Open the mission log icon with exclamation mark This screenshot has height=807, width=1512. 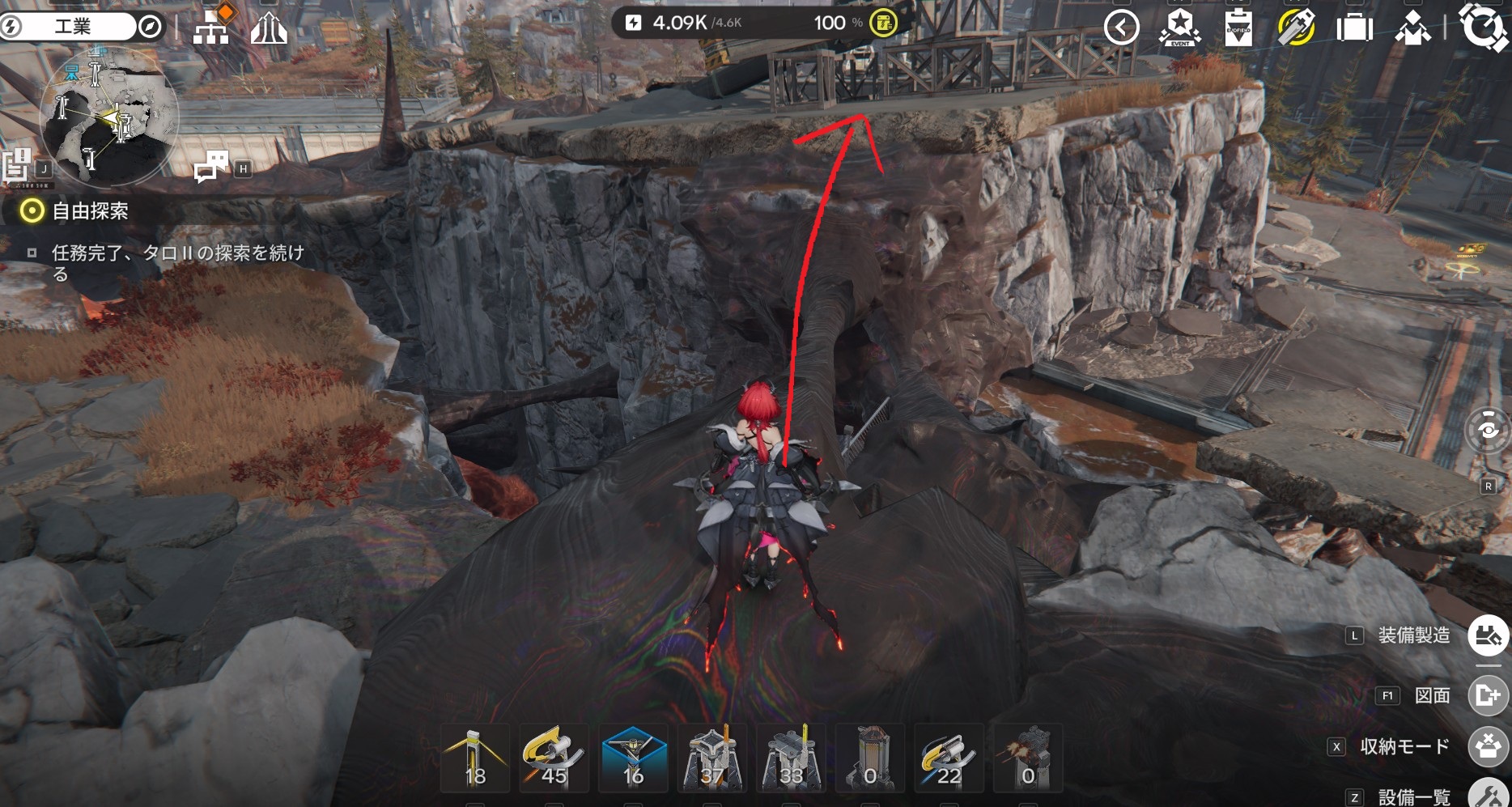pyautogui.click(x=17, y=164)
